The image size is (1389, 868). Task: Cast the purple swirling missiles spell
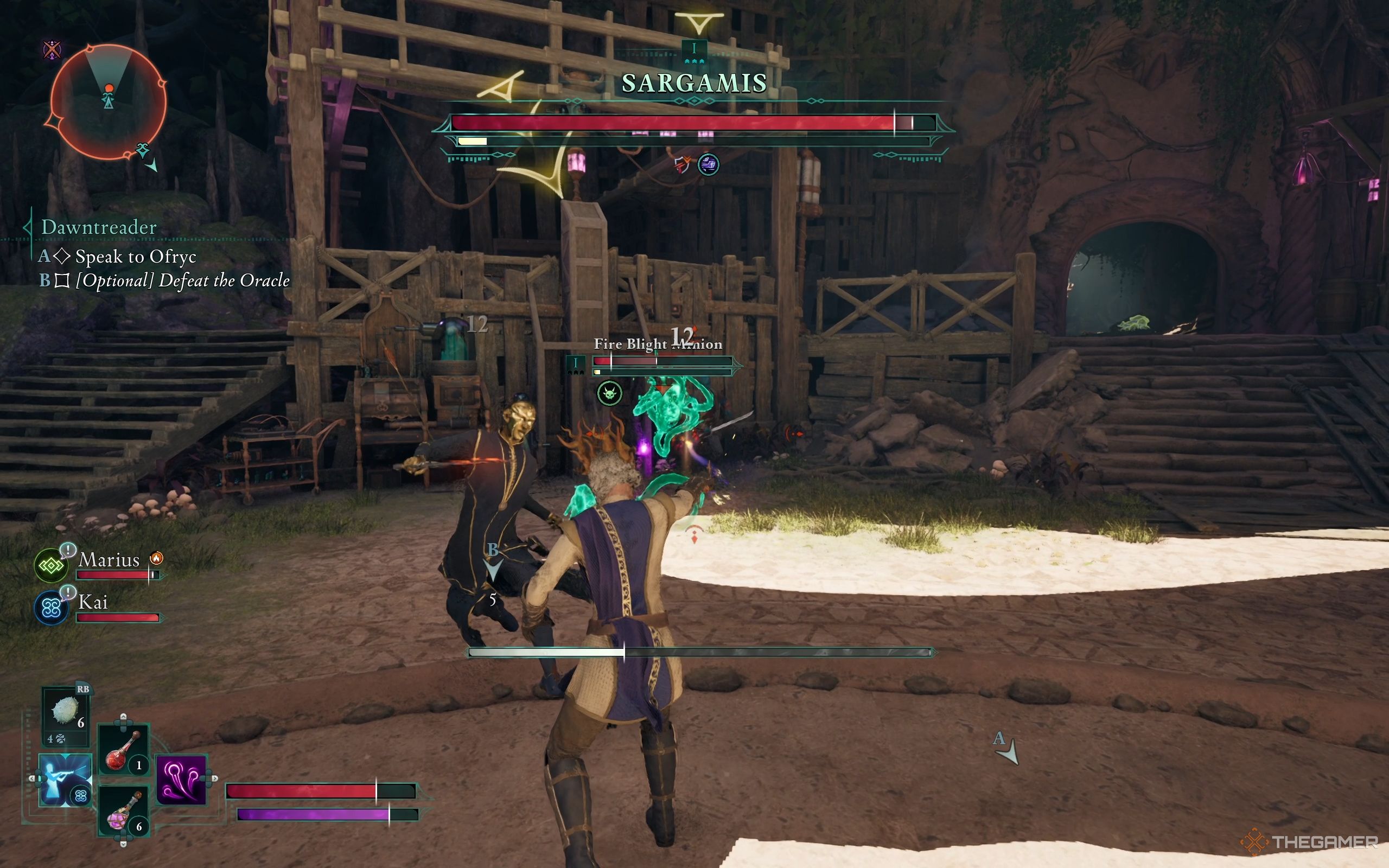click(x=181, y=780)
